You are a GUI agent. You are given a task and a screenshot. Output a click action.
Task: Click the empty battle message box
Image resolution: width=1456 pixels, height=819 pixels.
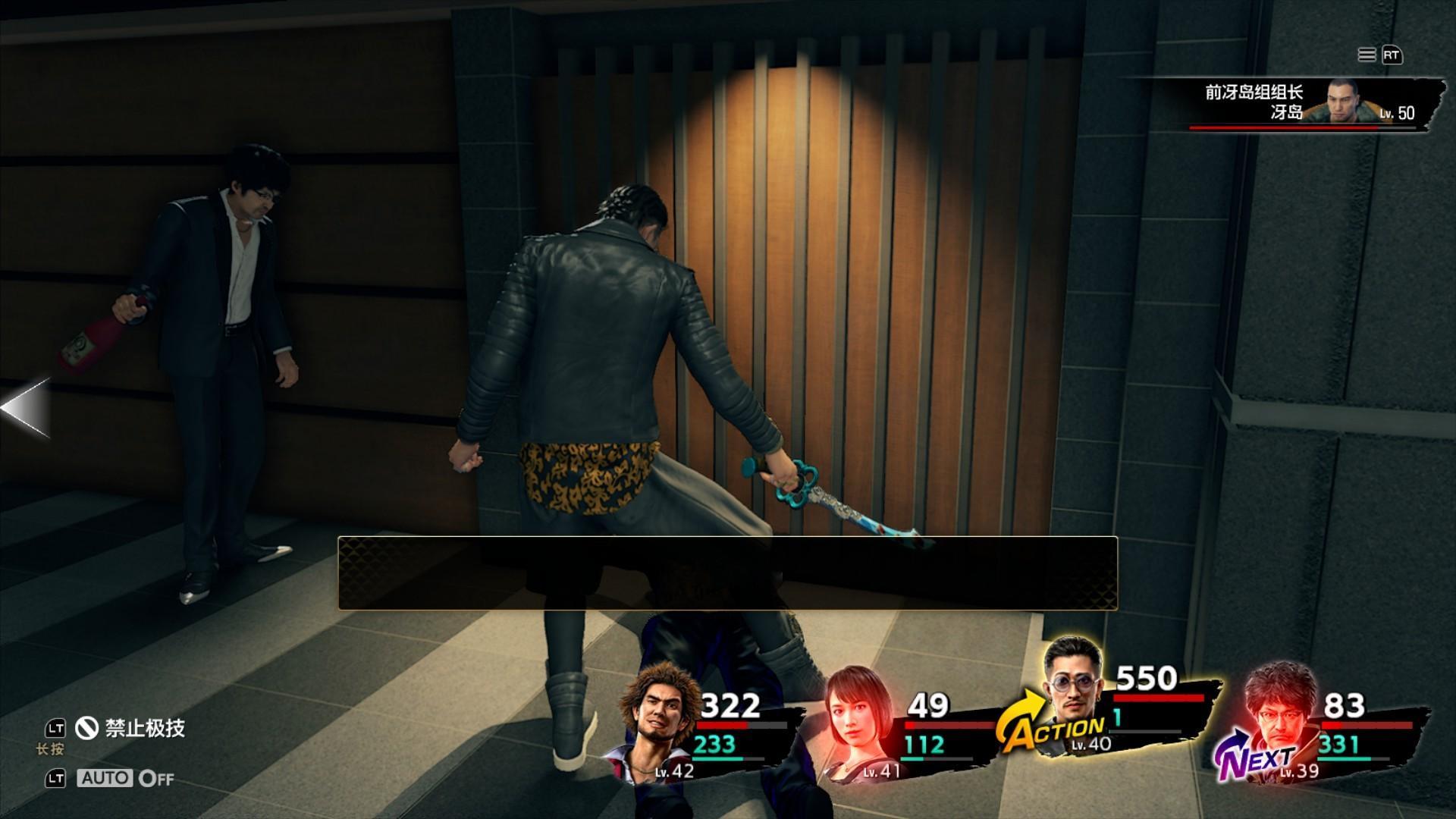coord(727,573)
